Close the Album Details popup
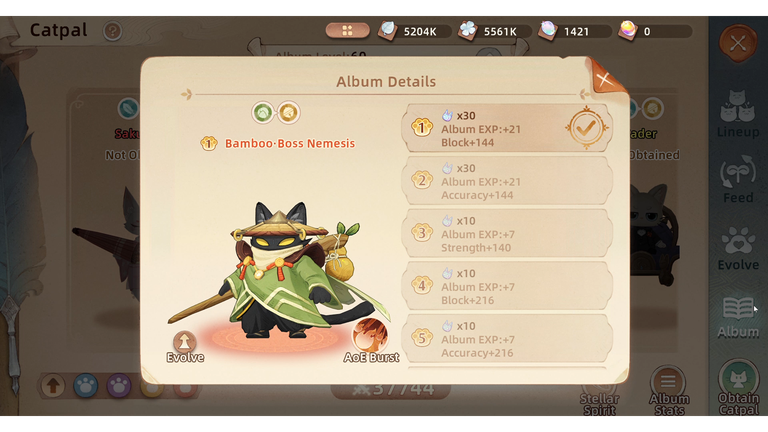 tap(603, 77)
